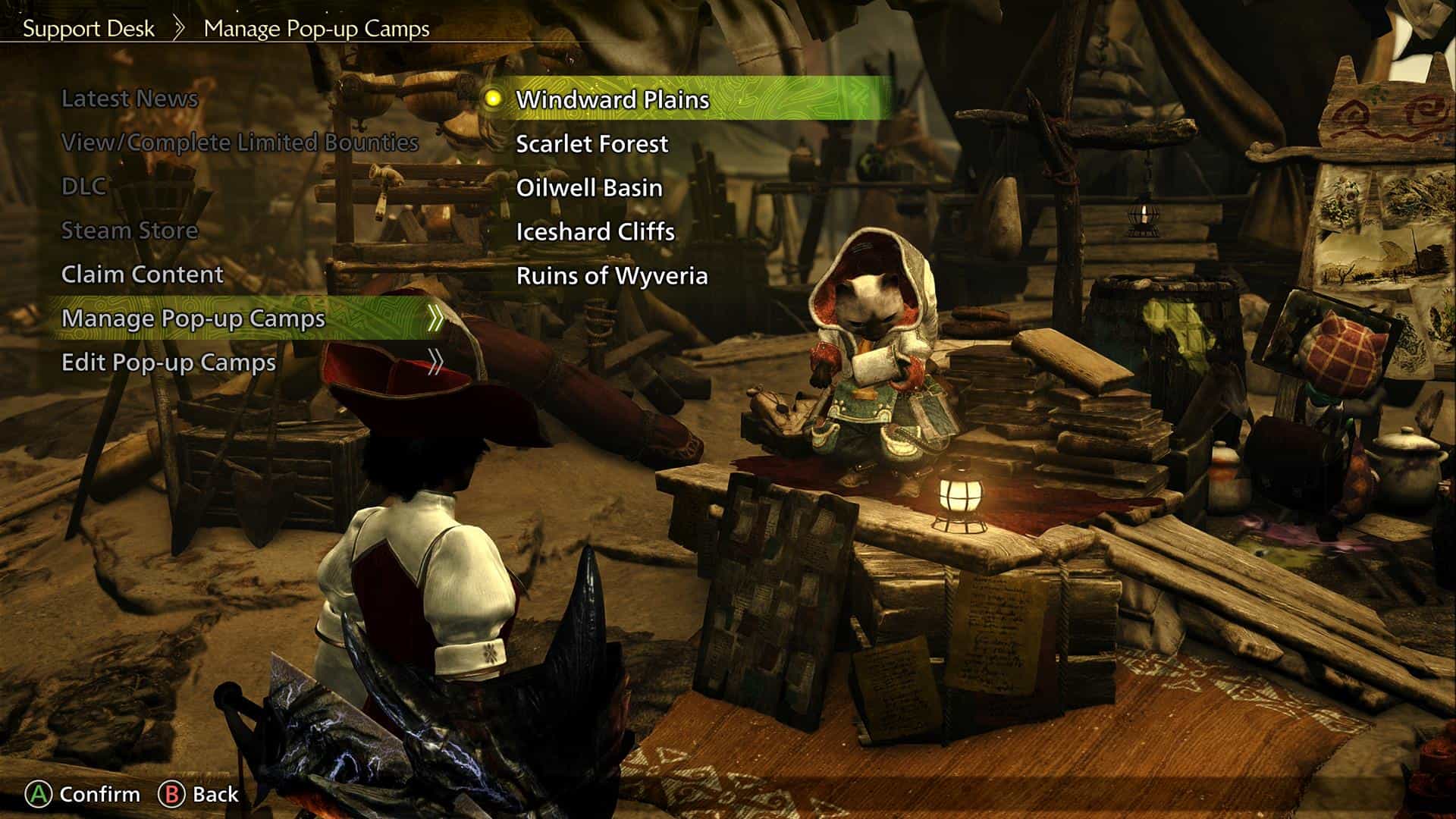
Task: Open the Latest News entry
Action: coord(129,99)
